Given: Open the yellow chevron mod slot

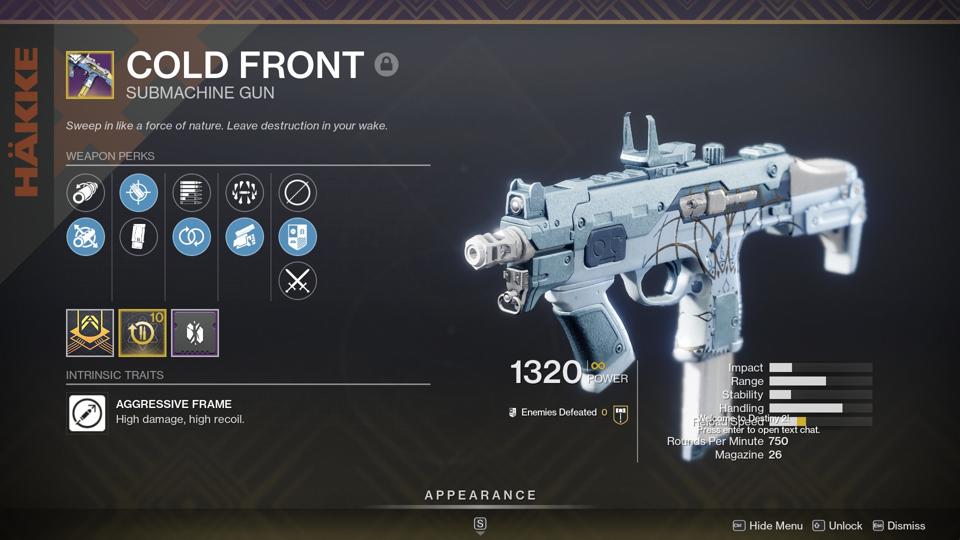Looking at the screenshot, I should pos(90,333).
